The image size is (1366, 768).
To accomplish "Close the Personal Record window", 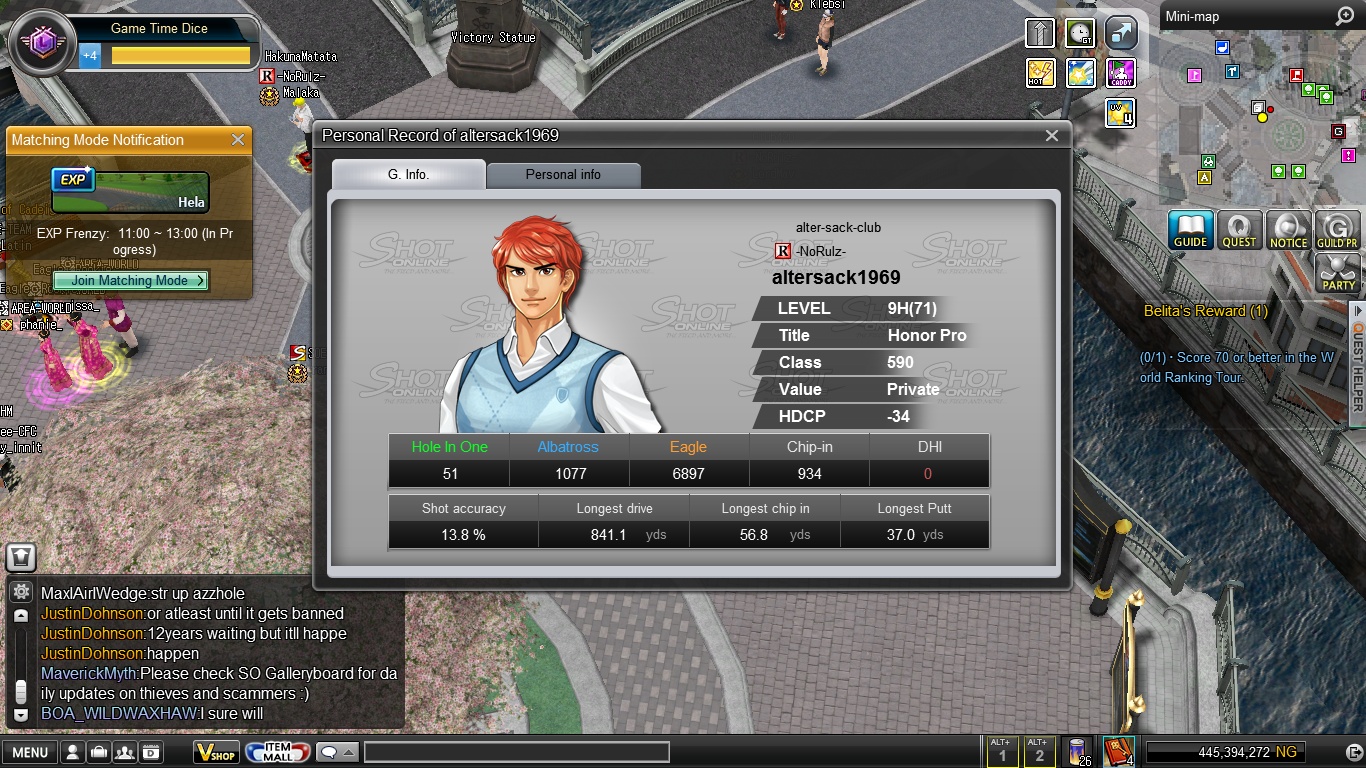I will coord(1051,136).
